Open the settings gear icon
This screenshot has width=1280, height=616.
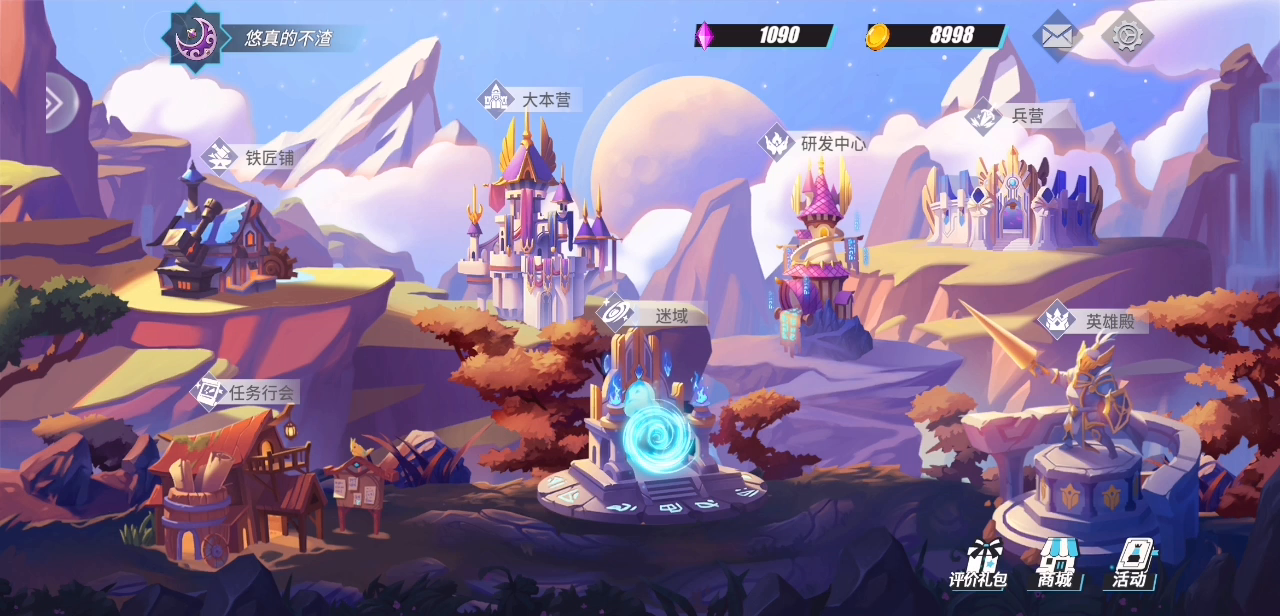[1127, 36]
